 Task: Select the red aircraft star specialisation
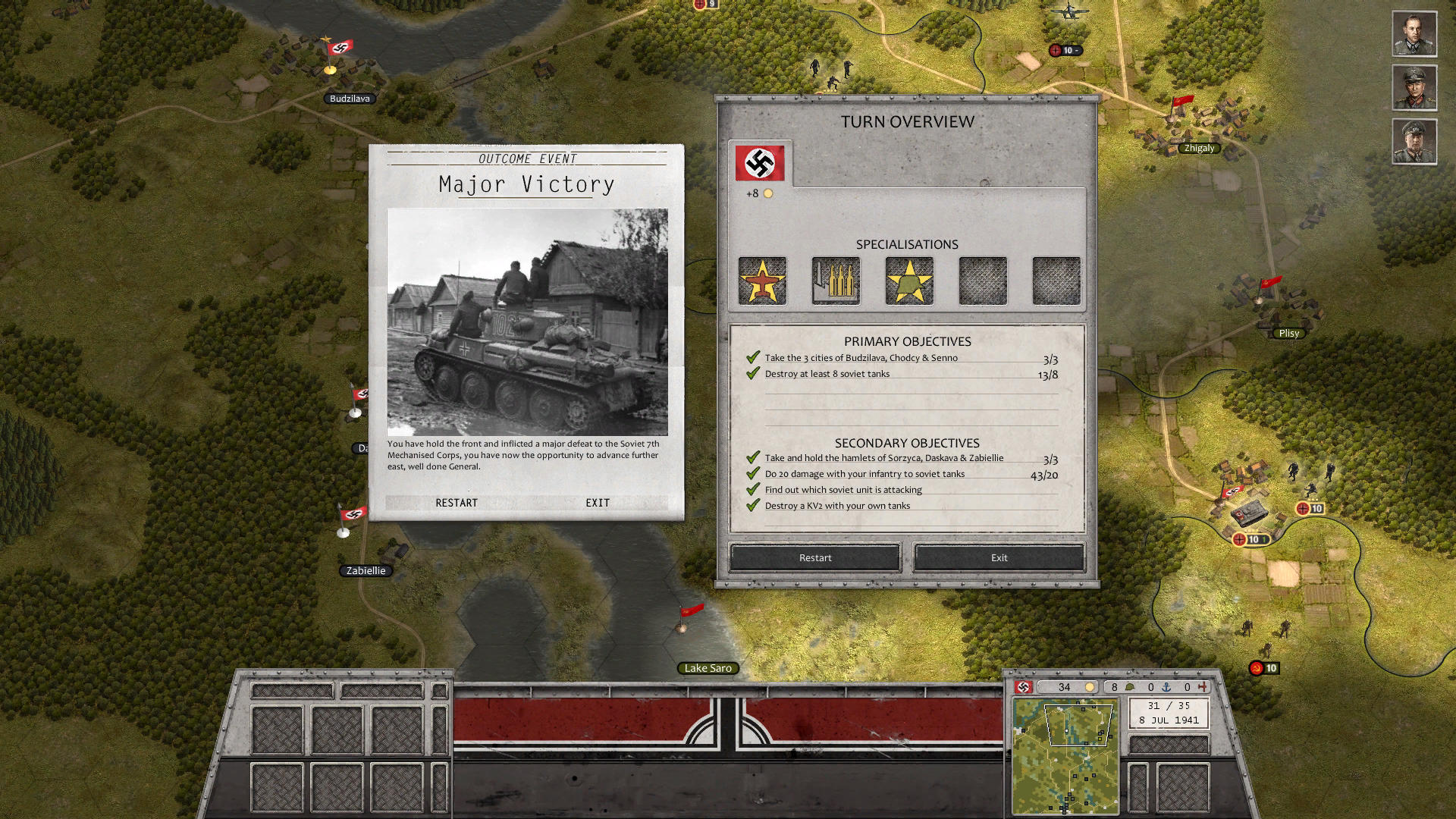762,281
